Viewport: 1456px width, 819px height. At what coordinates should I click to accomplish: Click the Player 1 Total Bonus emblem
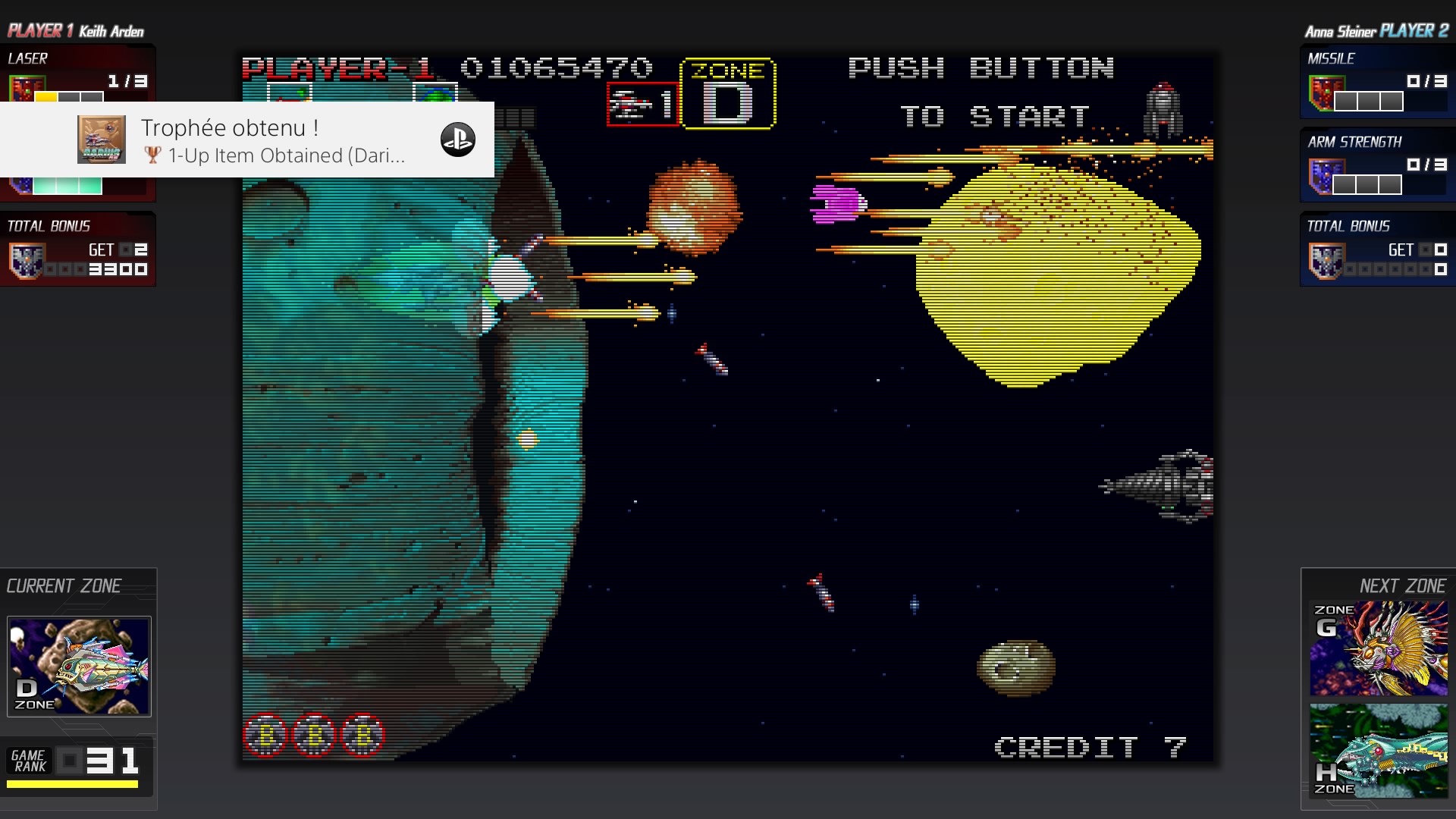point(26,261)
